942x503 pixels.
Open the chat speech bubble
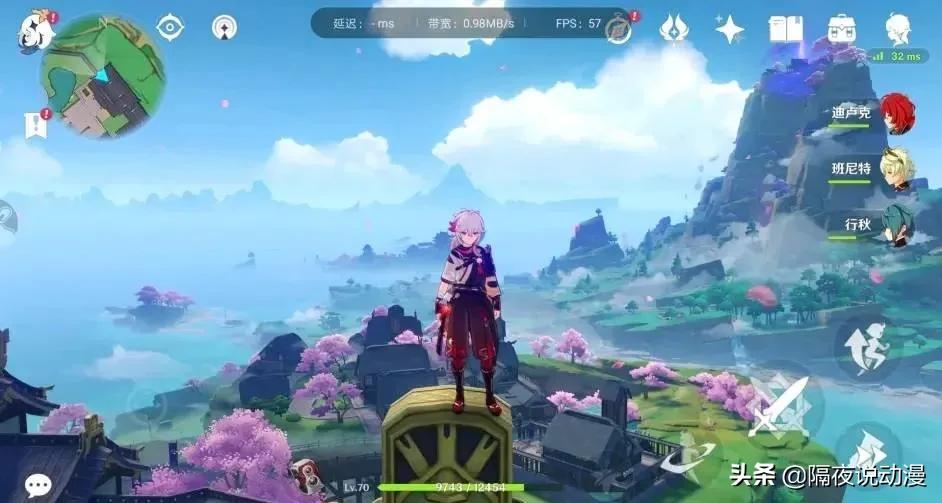click(38, 485)
